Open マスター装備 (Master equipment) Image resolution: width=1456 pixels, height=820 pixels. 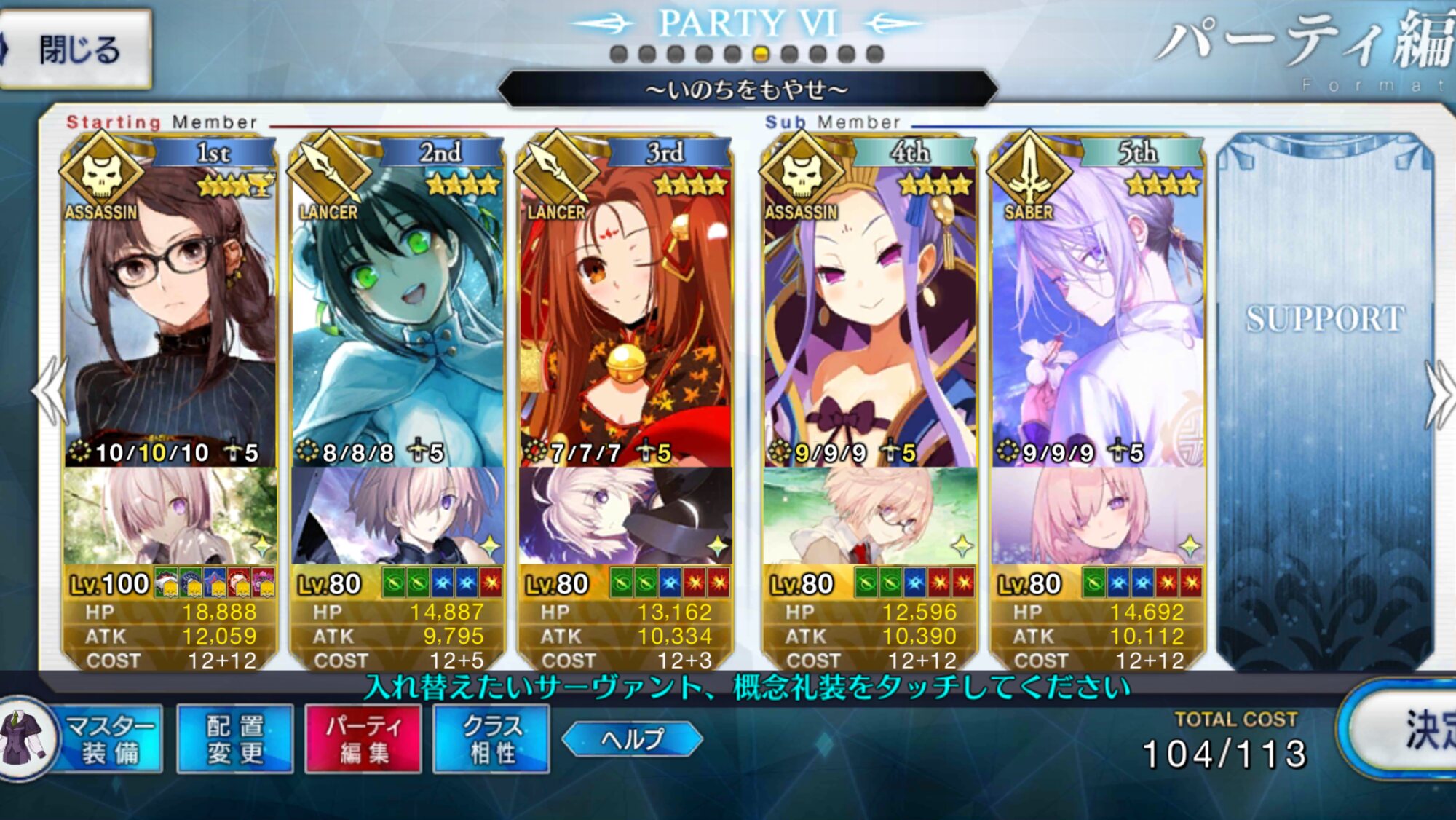click(109, 739)
